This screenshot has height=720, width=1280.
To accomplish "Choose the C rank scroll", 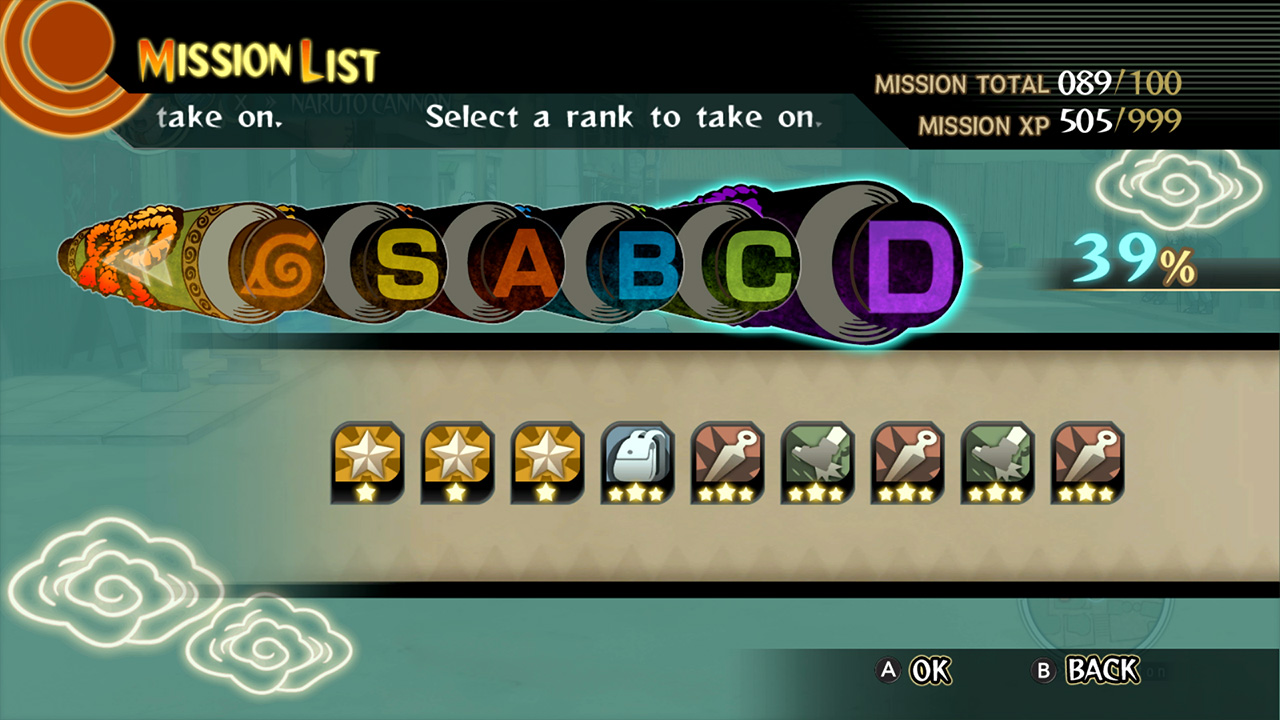I will click(761, 265).
